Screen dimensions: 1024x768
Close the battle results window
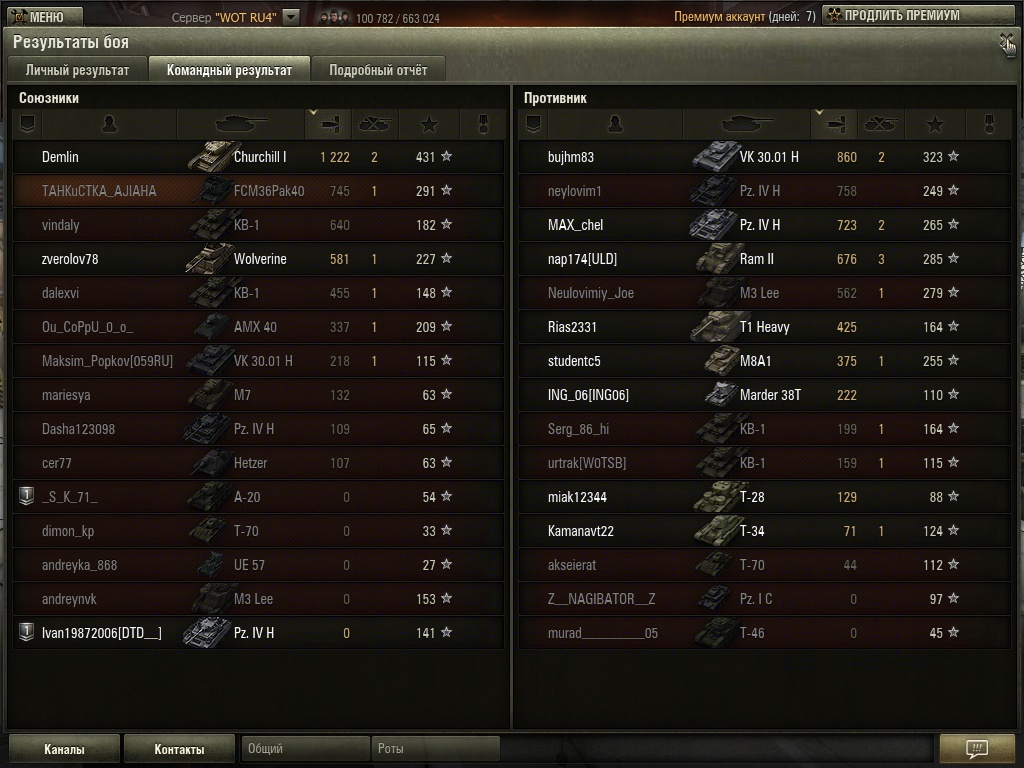click(x=1006, y=42)
